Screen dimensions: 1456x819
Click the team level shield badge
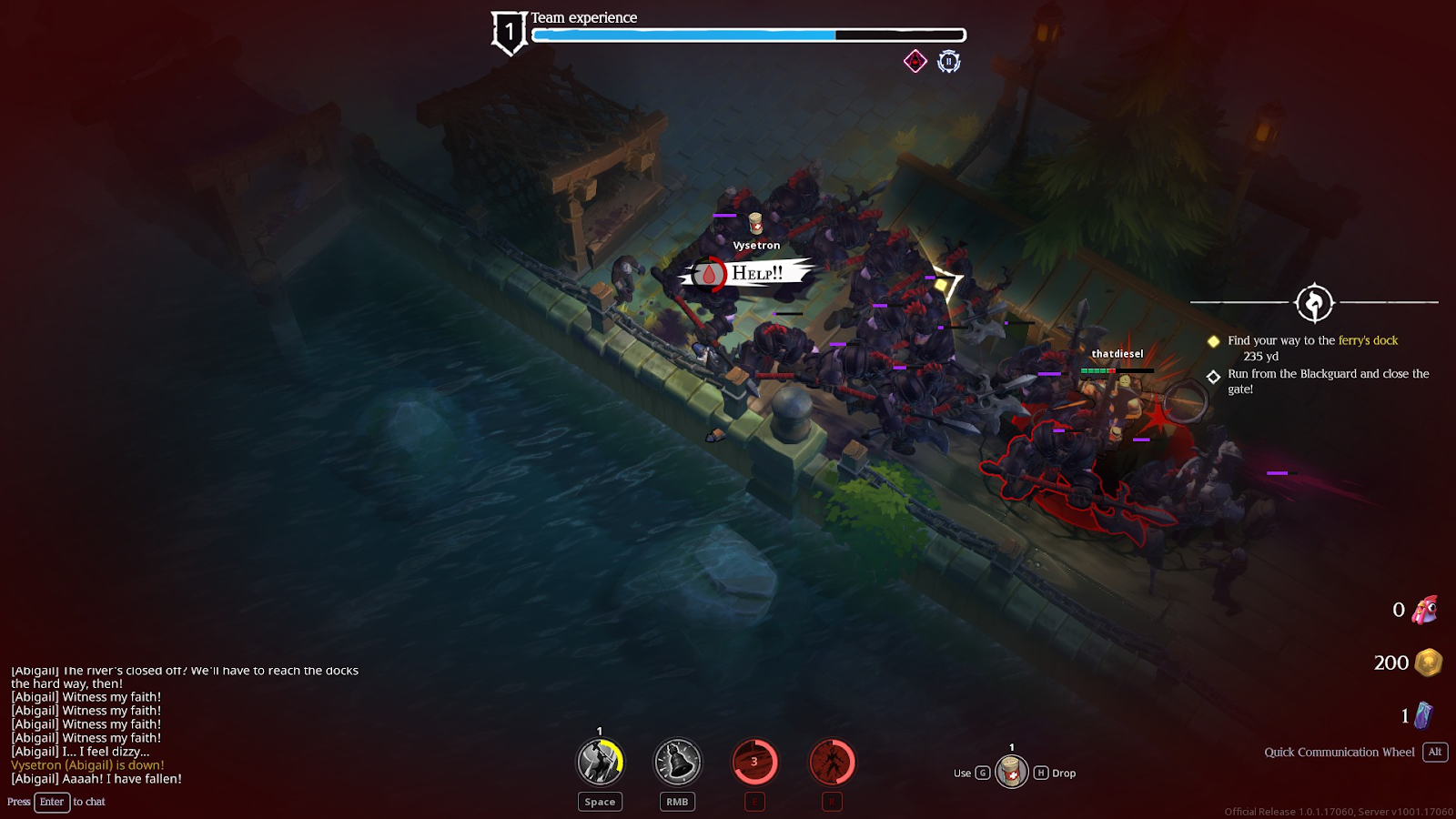[509, 33]
